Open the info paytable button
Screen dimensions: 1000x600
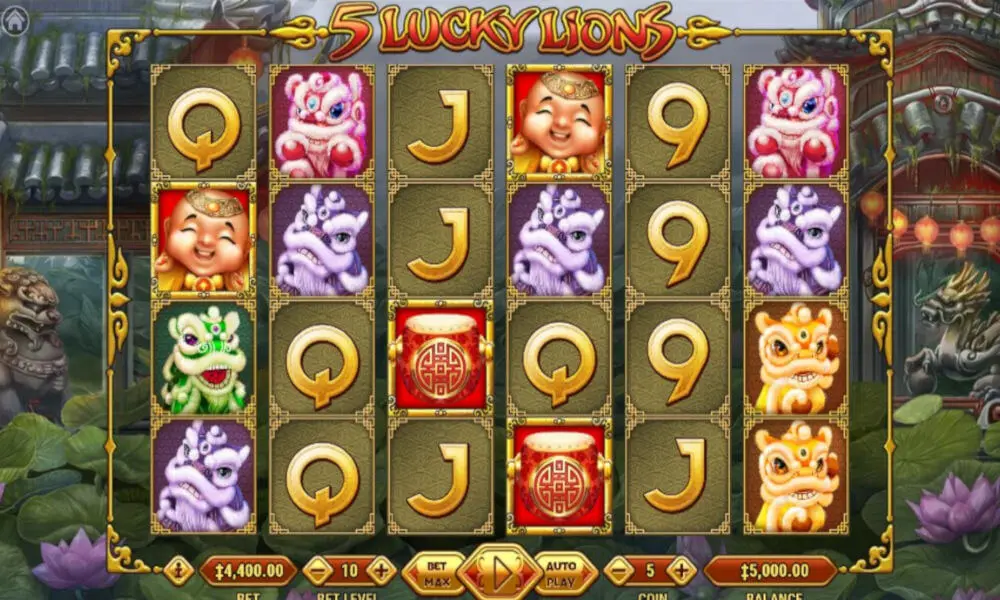point(180,571)
